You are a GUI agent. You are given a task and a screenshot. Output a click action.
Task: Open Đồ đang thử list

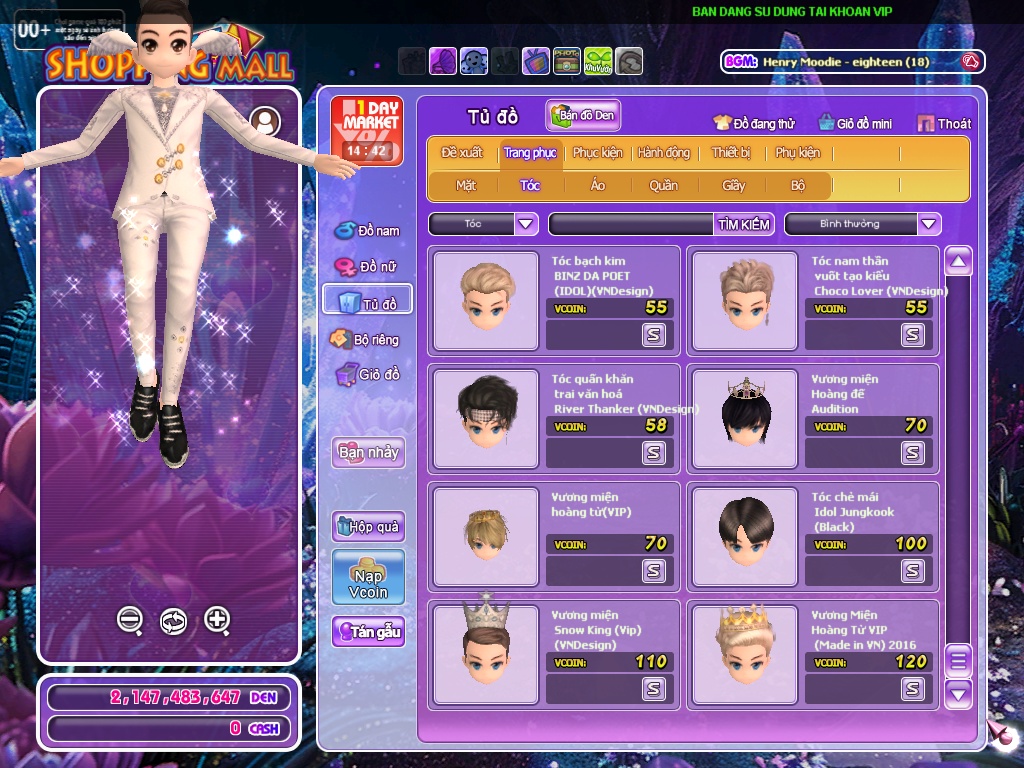tap(753, 123)
